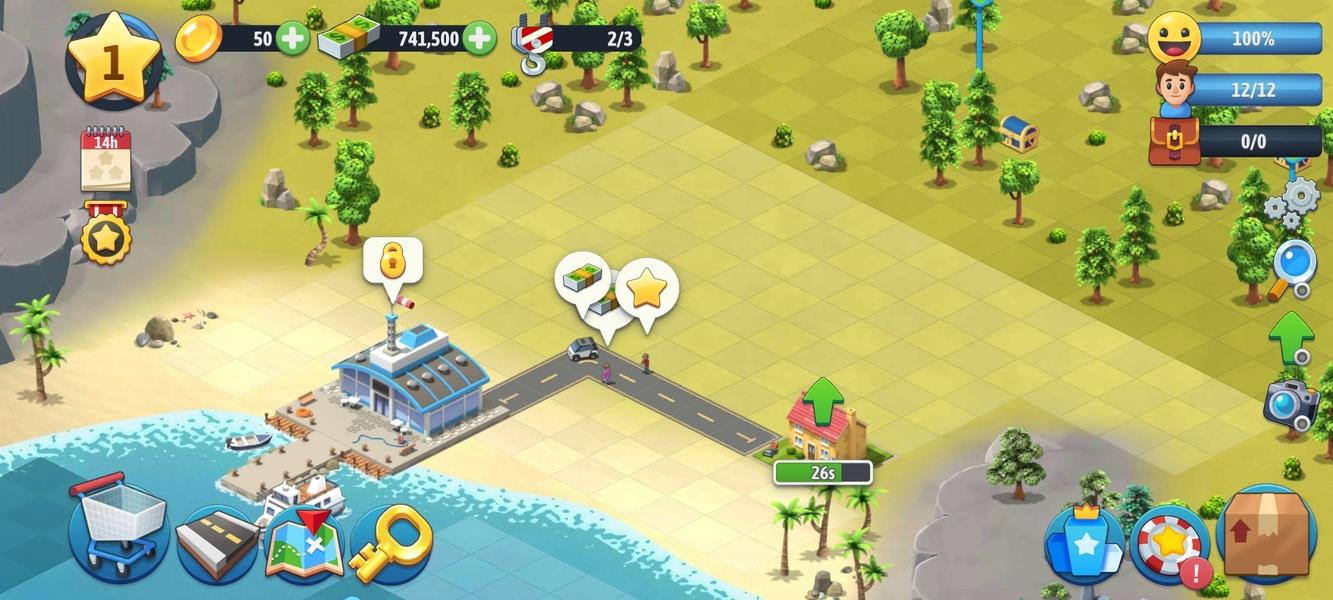Tap the golden key button
This screenshot has height=600, width=1333.
click(389, 545)
